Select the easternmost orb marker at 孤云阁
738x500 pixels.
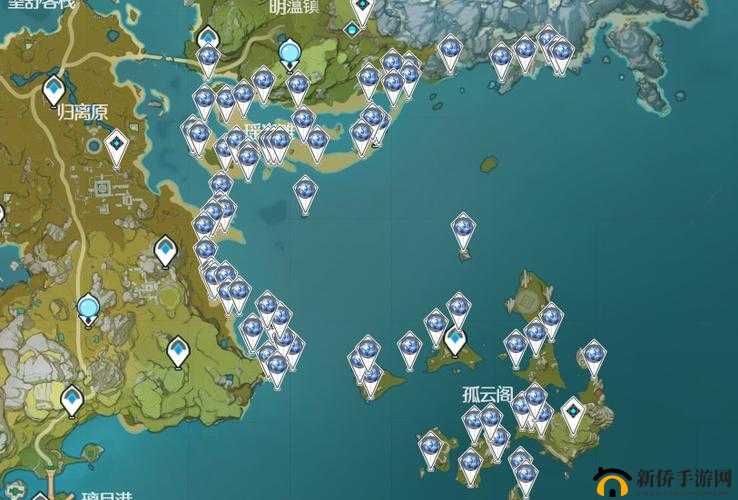pos(595,355)
